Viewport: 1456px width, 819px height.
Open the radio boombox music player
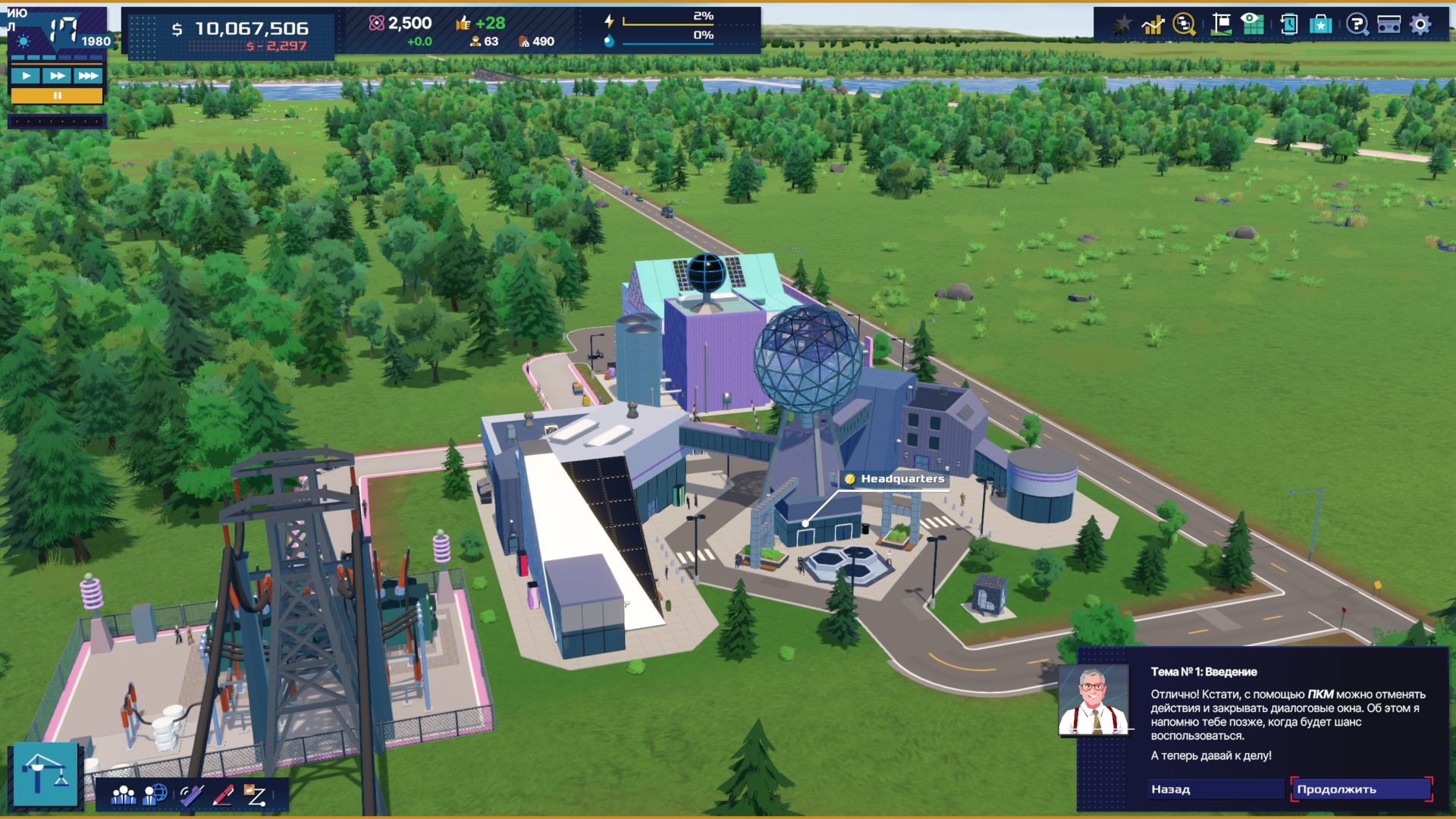coord(1389,24)
